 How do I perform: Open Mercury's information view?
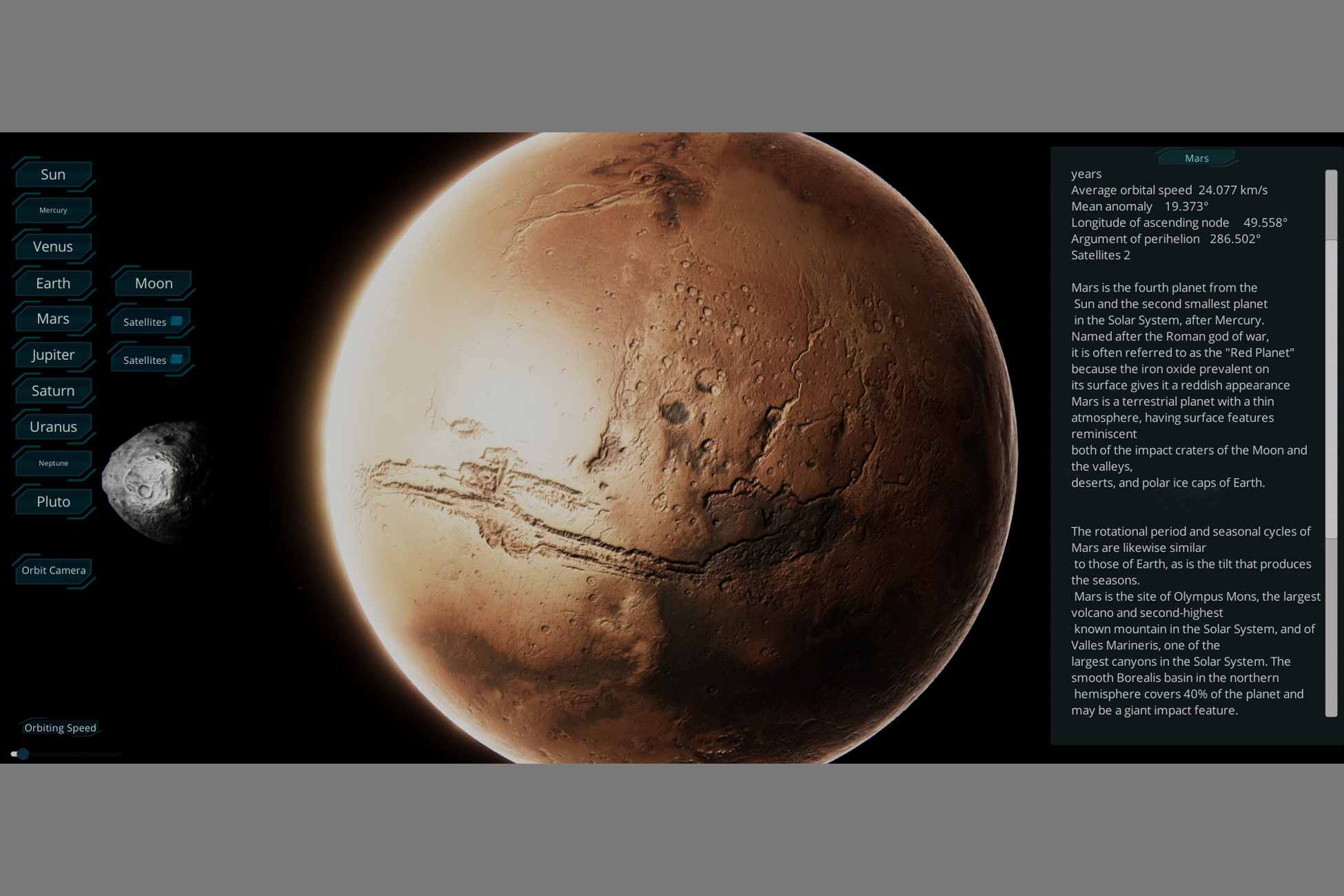(53, 210)
